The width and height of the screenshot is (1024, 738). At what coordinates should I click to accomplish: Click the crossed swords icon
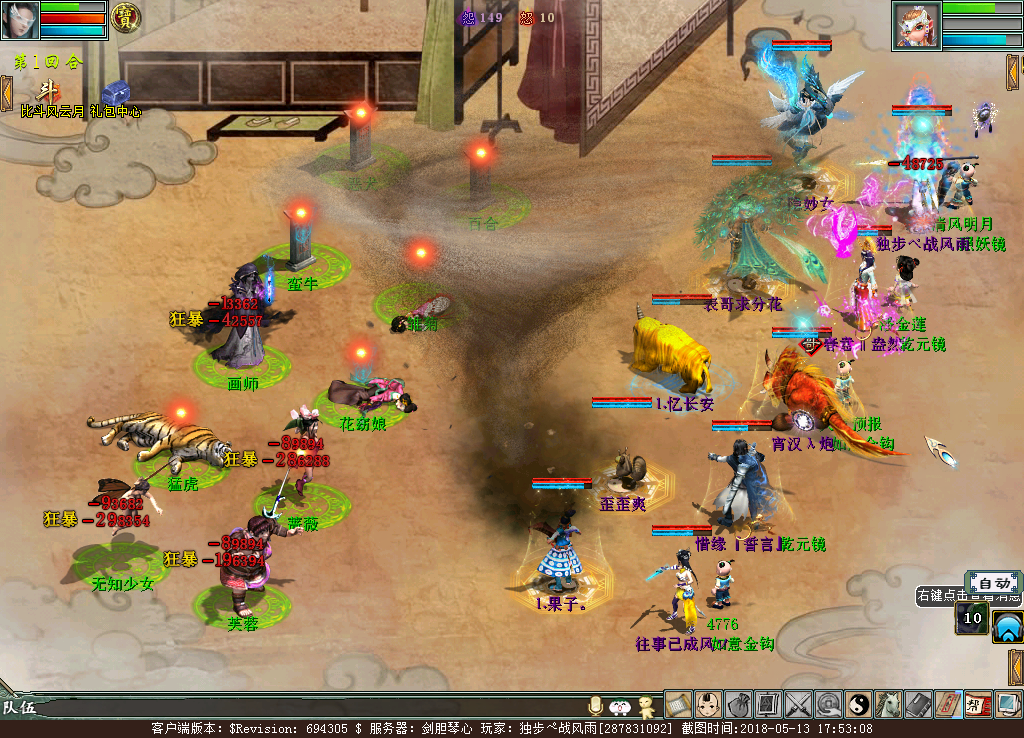[x=798, y=705]
